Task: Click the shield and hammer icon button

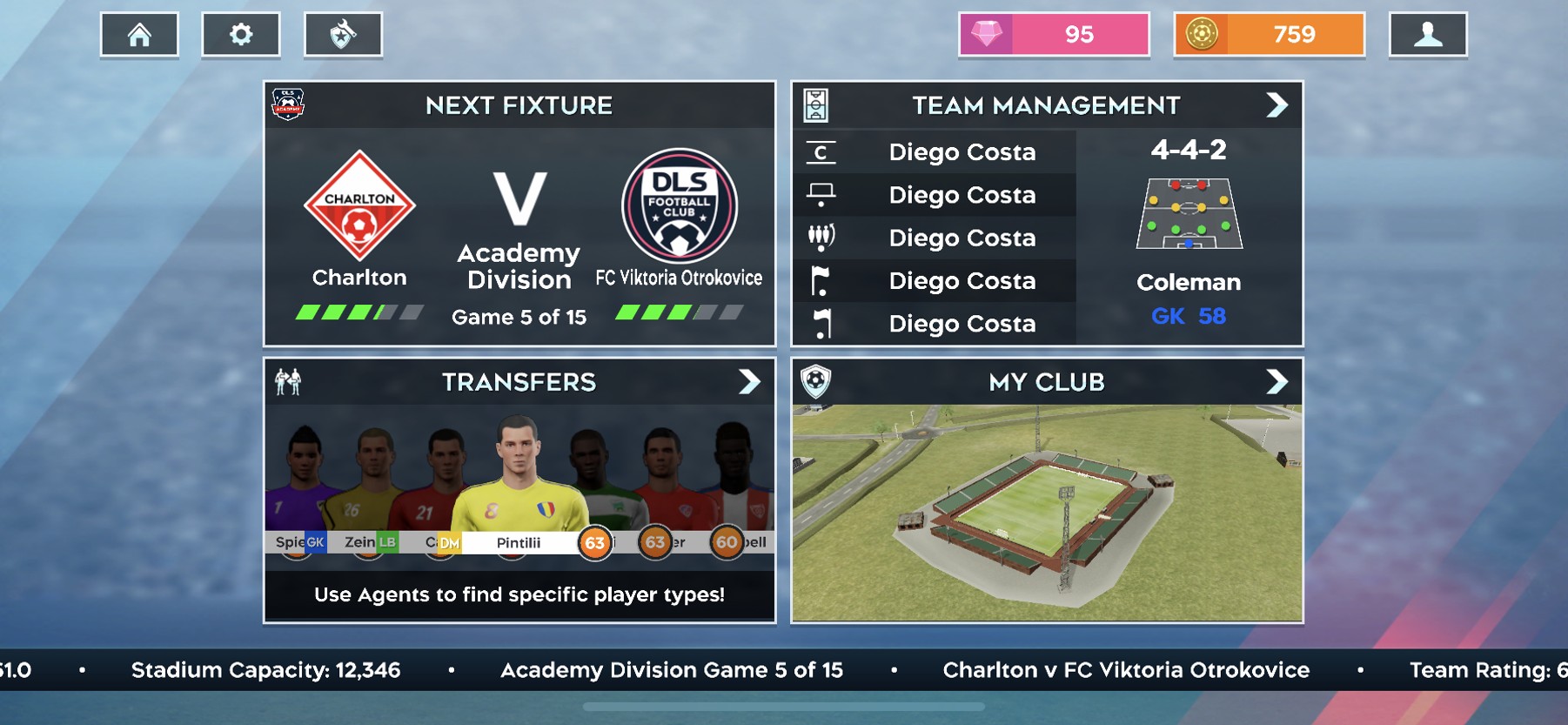Action: (343, 35)
